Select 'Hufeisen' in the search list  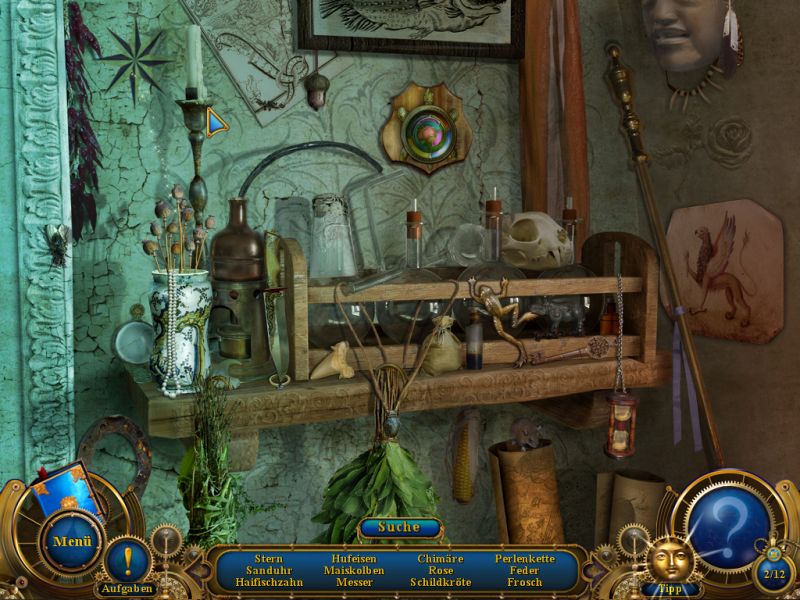354,558
